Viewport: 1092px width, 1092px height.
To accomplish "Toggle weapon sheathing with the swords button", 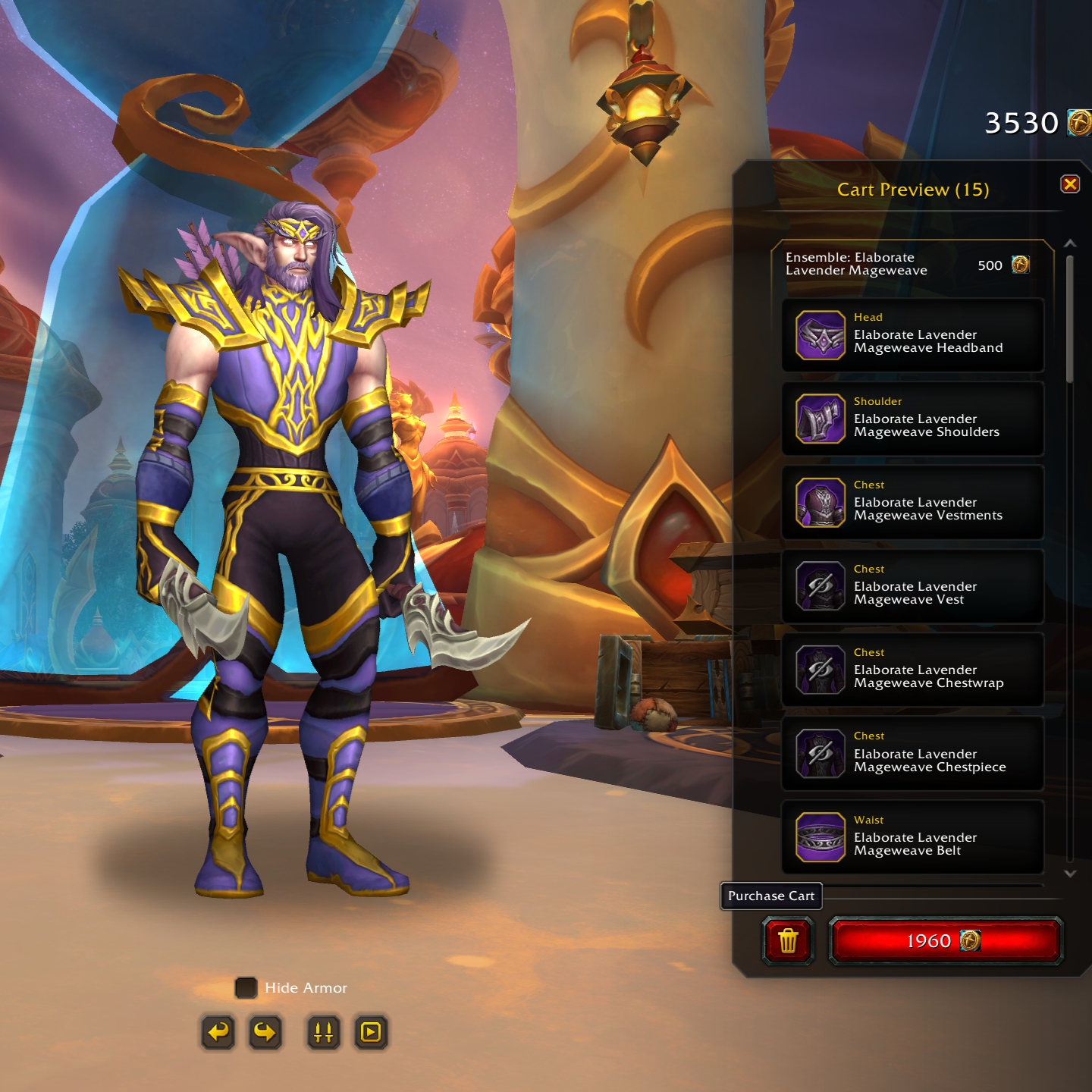I will coord(324,1032).
